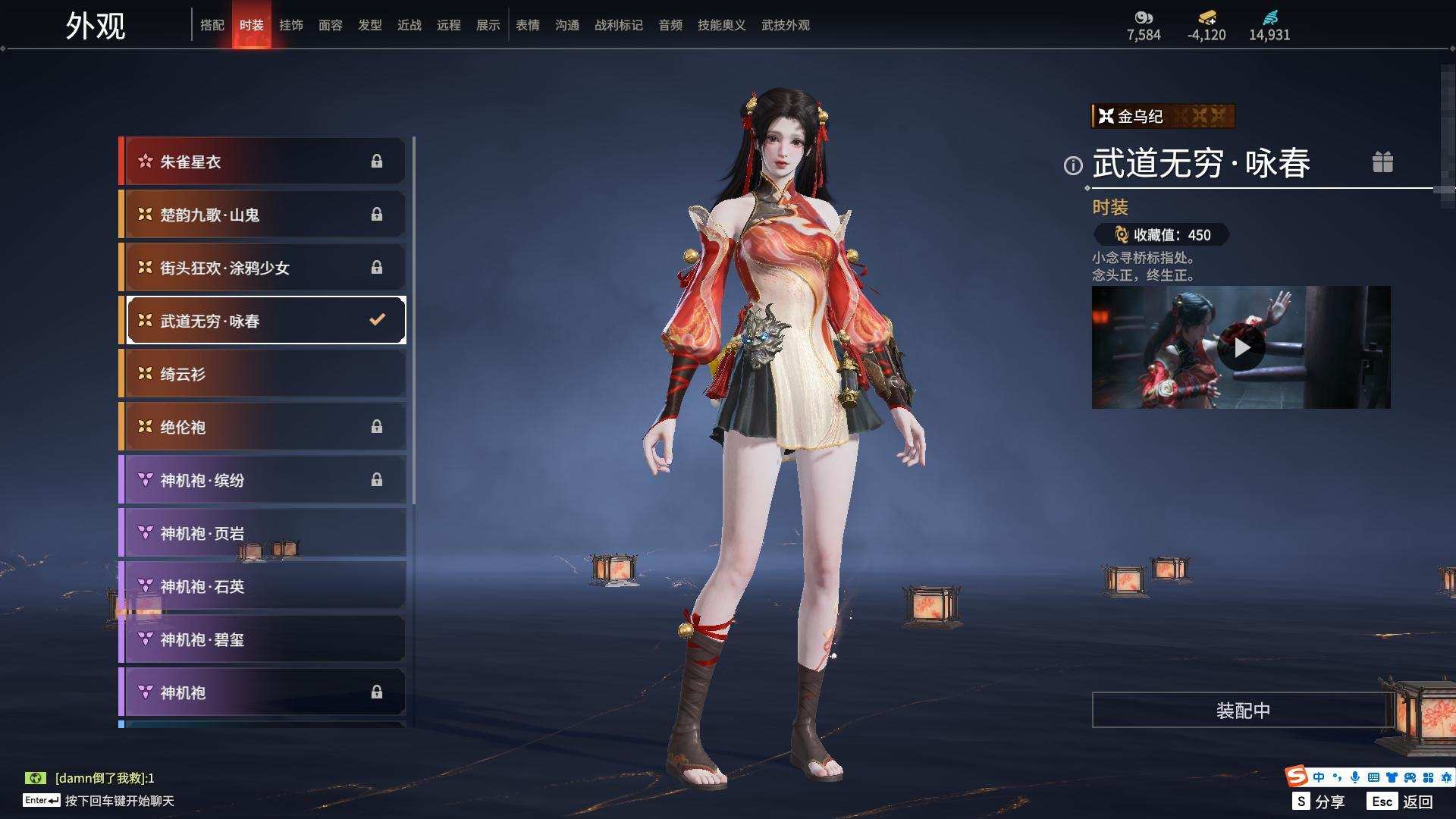Play the 咏春 outfit preview video
The height and width of the screenshot is (819, 1456).
(1241, 347)
